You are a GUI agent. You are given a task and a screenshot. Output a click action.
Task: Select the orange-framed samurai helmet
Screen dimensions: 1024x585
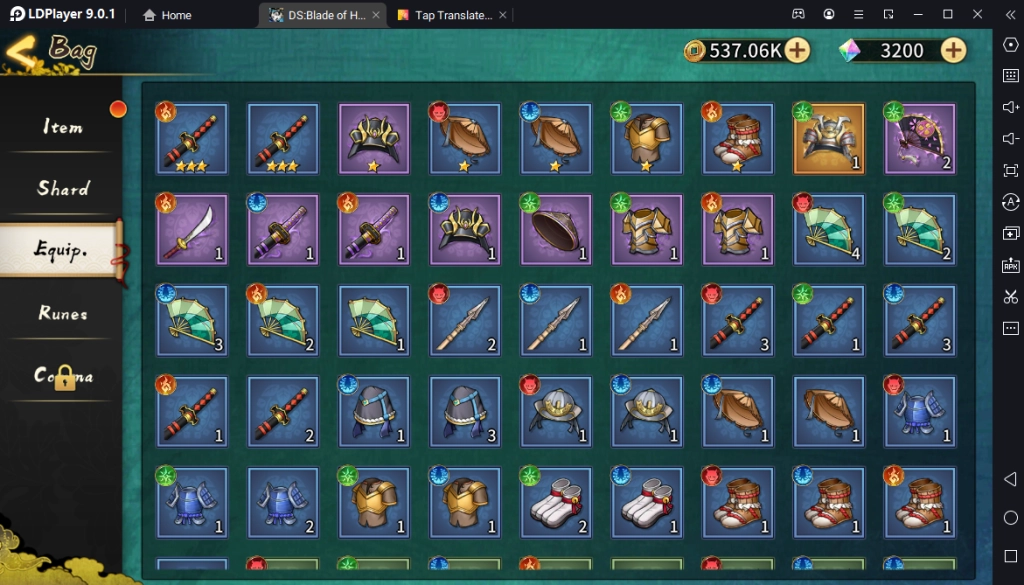[x=828, y=139]
